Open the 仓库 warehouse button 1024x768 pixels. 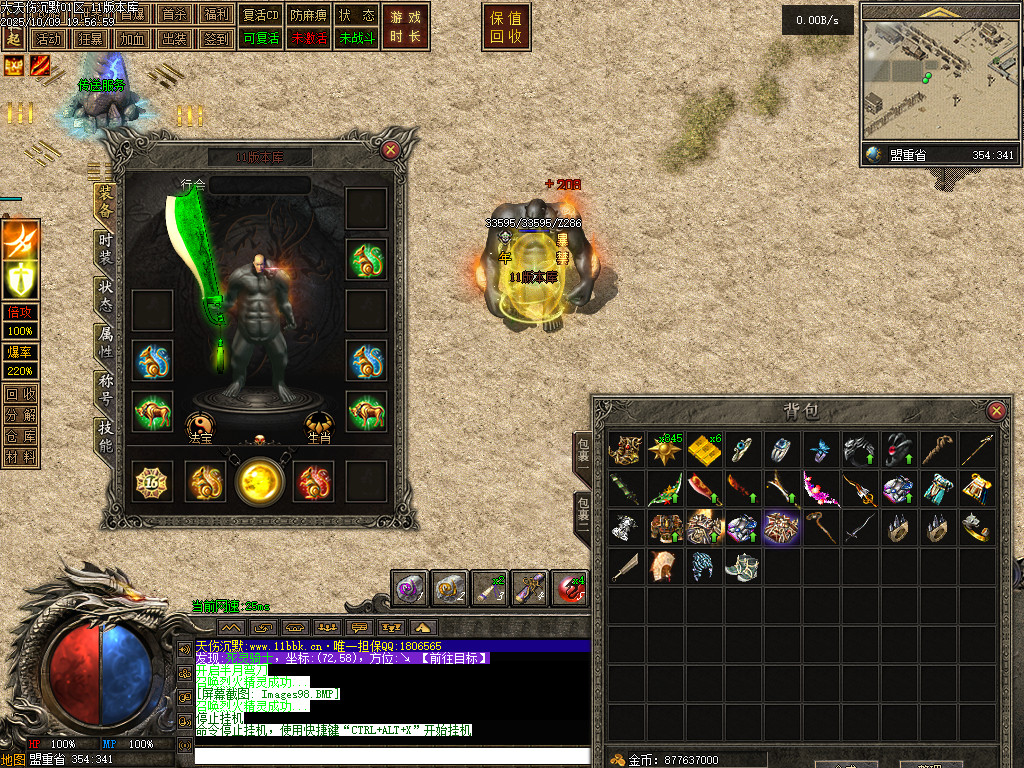[21, 436]
